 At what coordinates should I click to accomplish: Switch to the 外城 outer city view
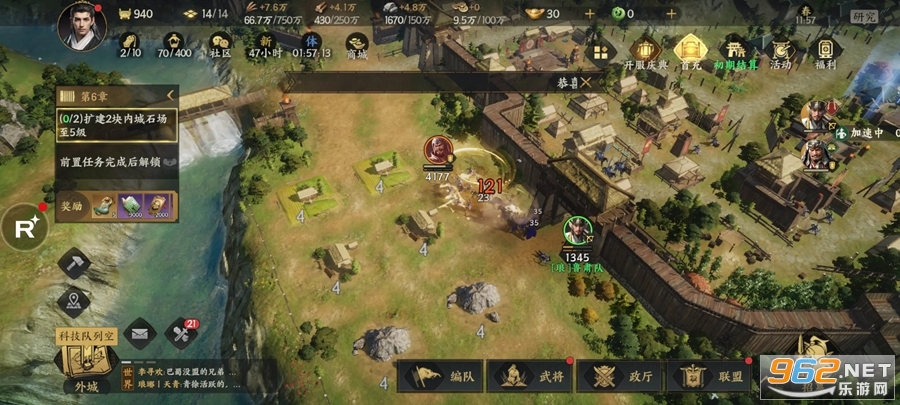click(87, 368)
